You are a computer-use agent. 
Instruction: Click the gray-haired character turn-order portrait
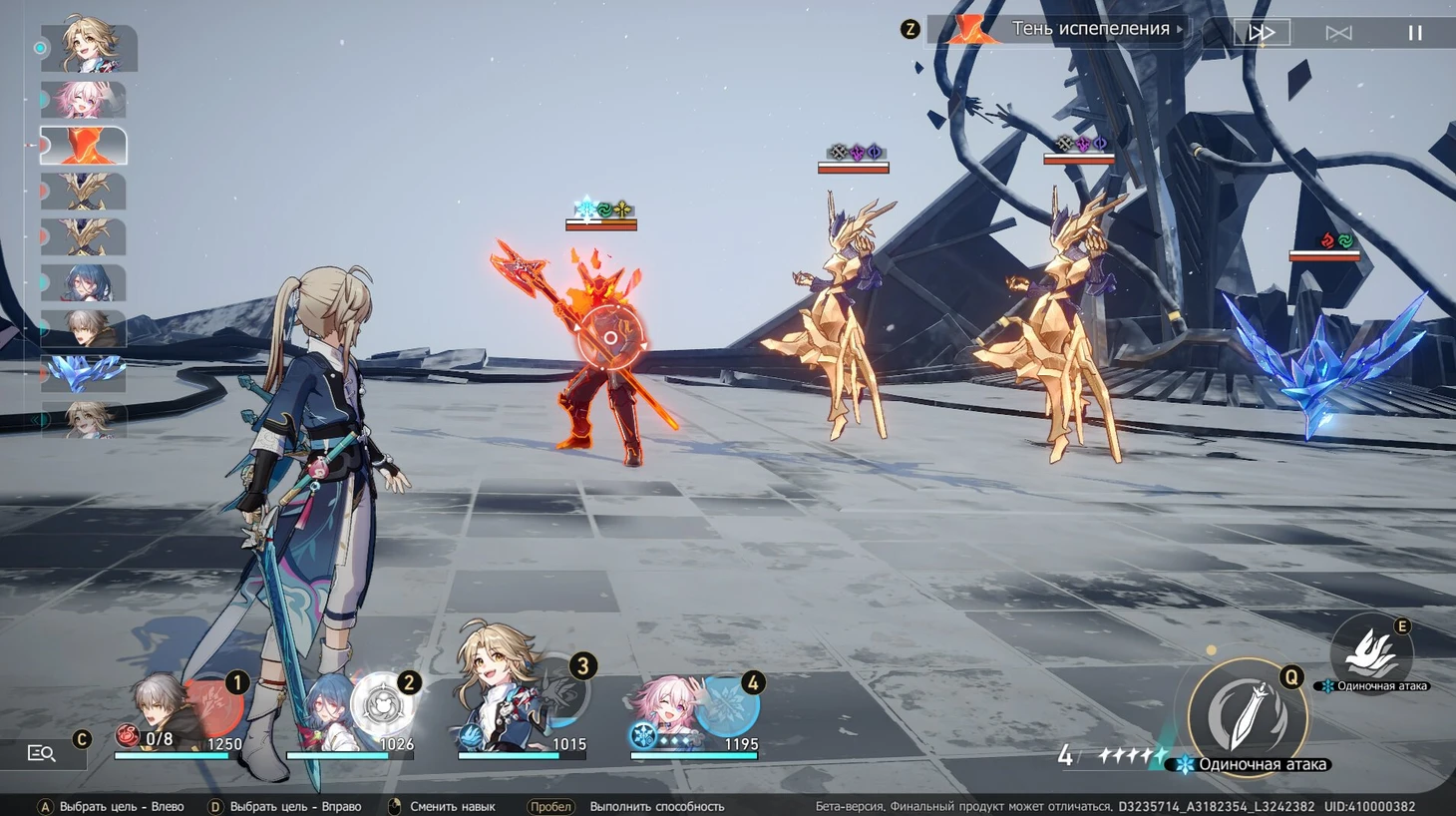tap(84, 328)
